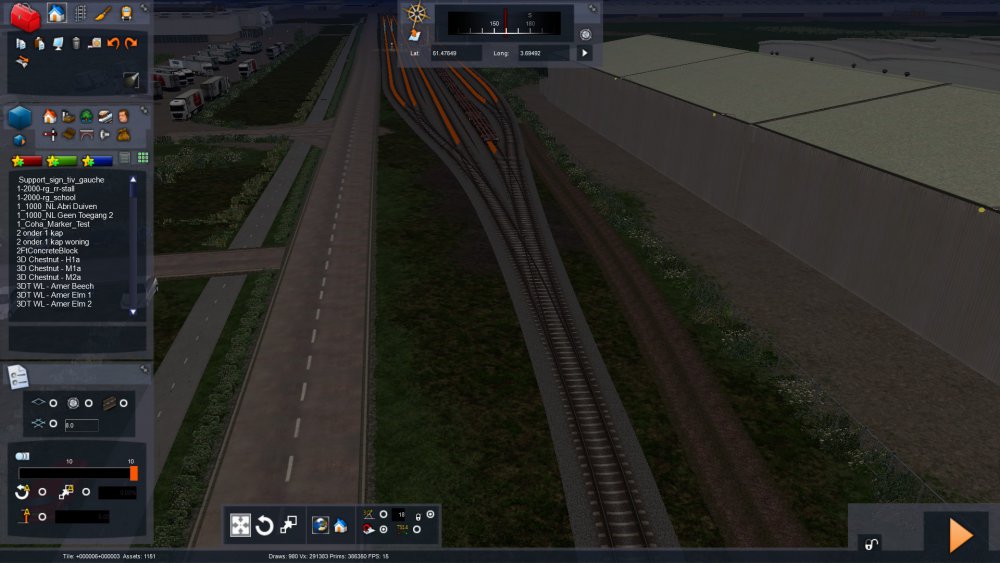The image size is (1000, 563).
Task: Switch to the yellow train scenario tools
Action: tap(126, 13)
